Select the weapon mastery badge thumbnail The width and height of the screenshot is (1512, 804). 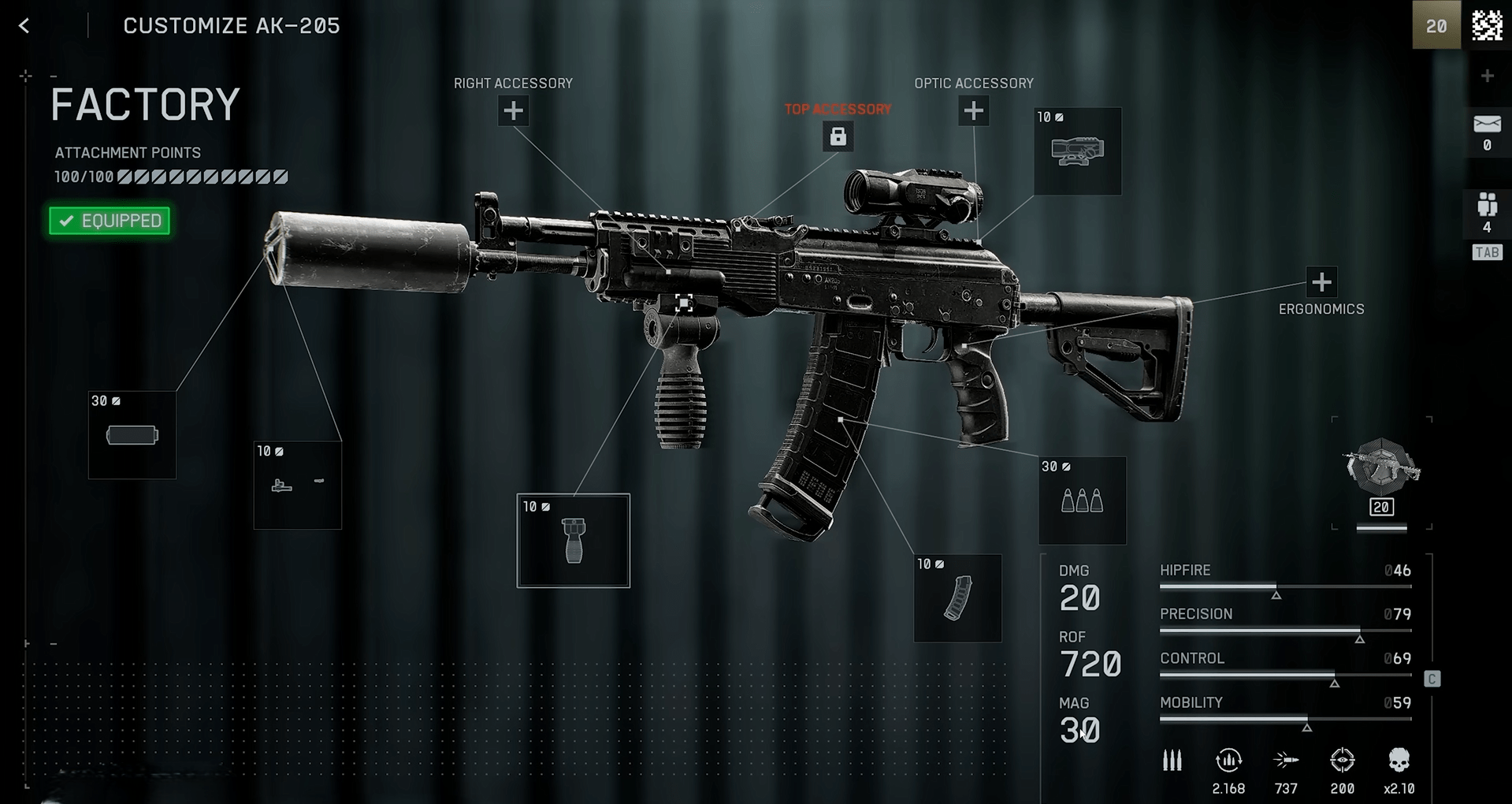click(x=1381, y=471)
